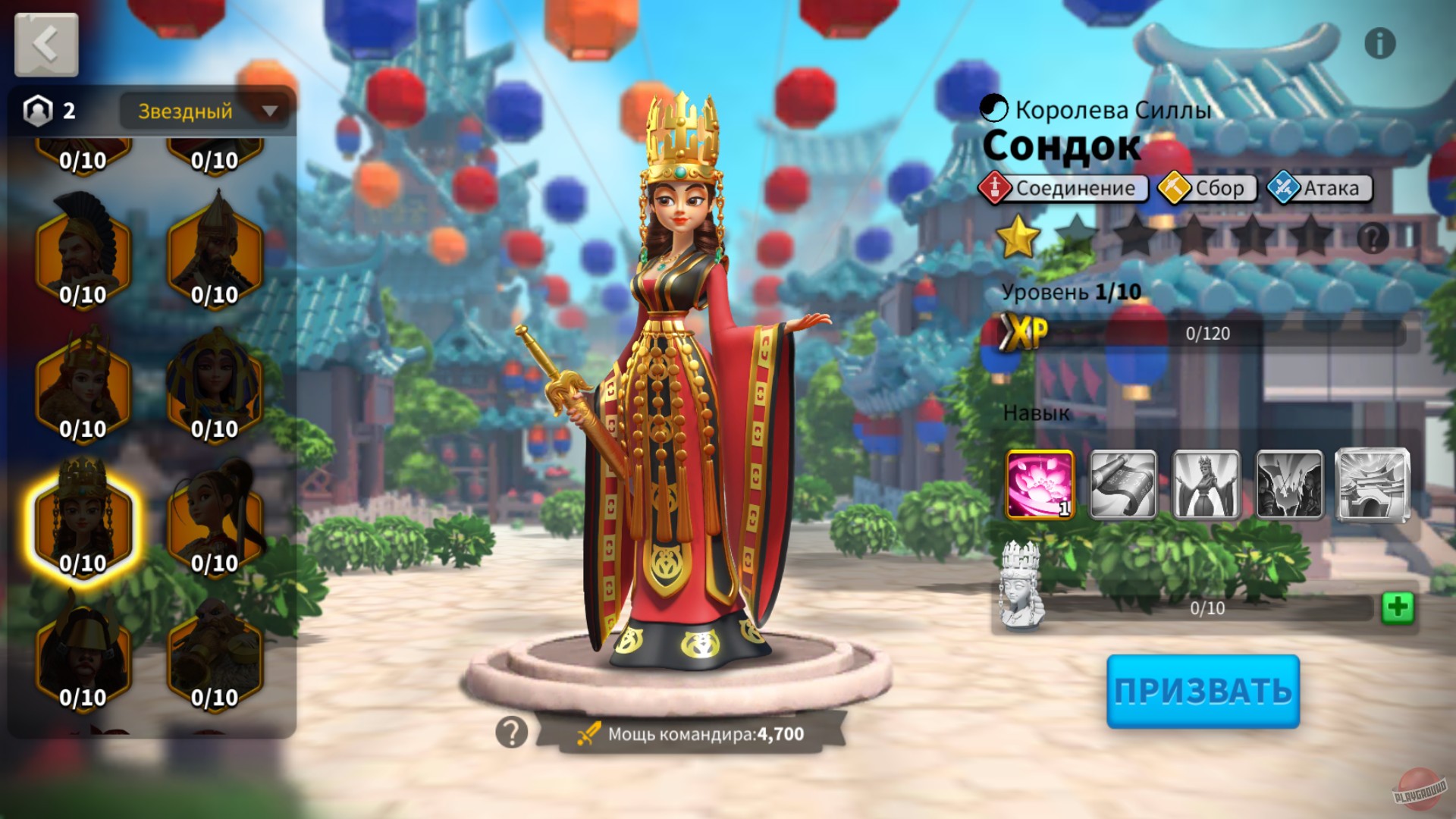Click the XP progress bar showing 0/120

point(1206,331)
